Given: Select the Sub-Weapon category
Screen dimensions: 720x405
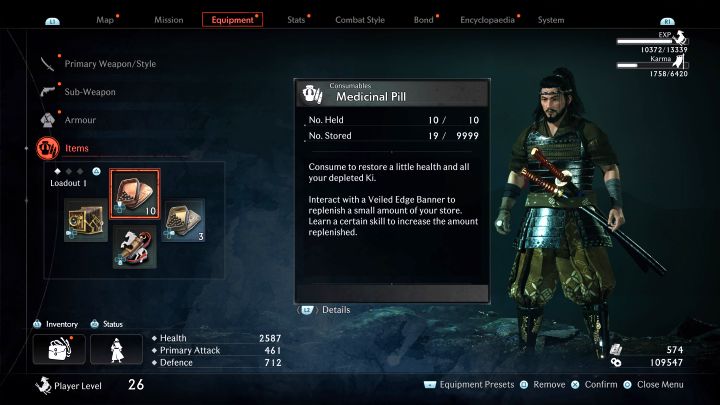Looking at the screenshot, I should 89,92.
